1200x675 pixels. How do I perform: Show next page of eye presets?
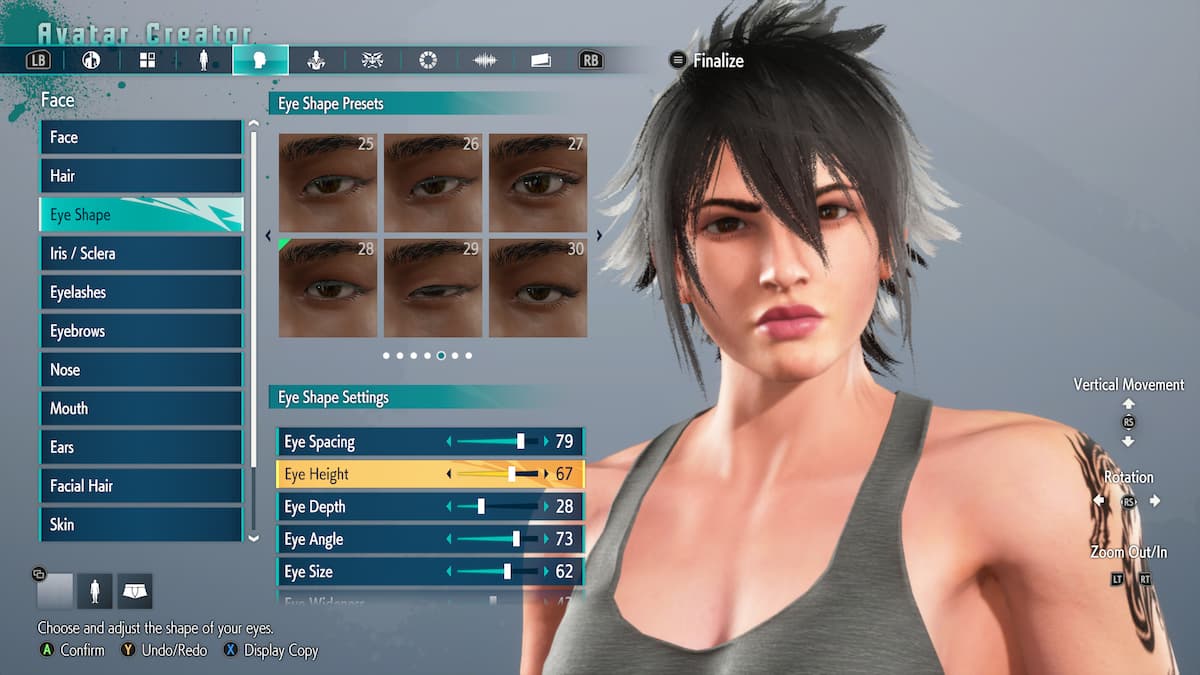tap(599, 236)
